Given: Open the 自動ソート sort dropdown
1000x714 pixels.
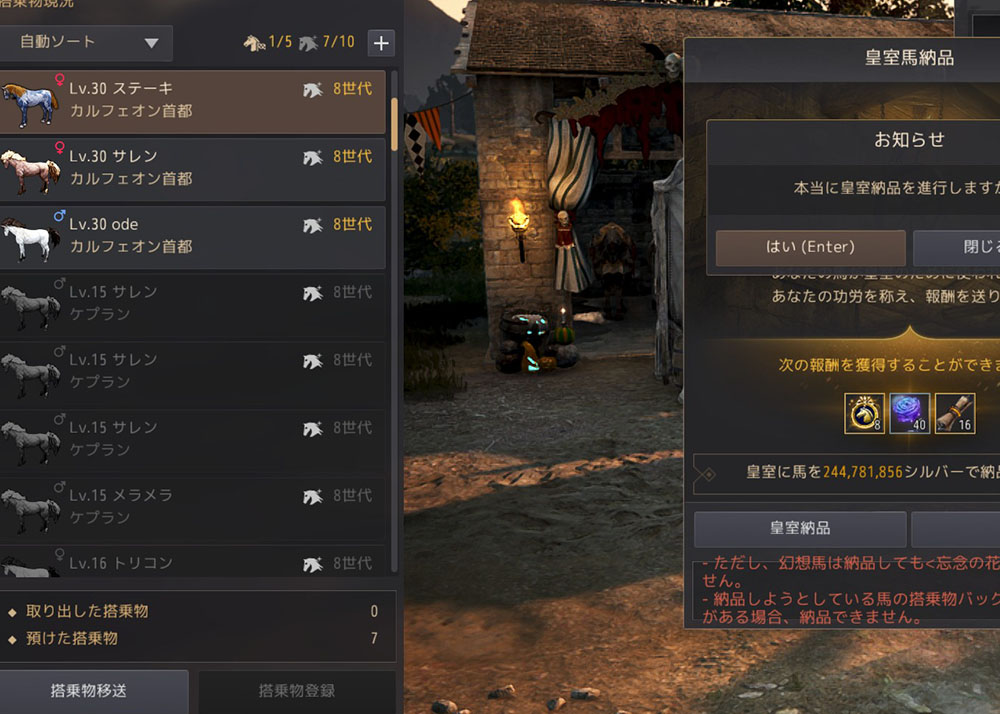Looking at the screenshot, I should point(86,43).
